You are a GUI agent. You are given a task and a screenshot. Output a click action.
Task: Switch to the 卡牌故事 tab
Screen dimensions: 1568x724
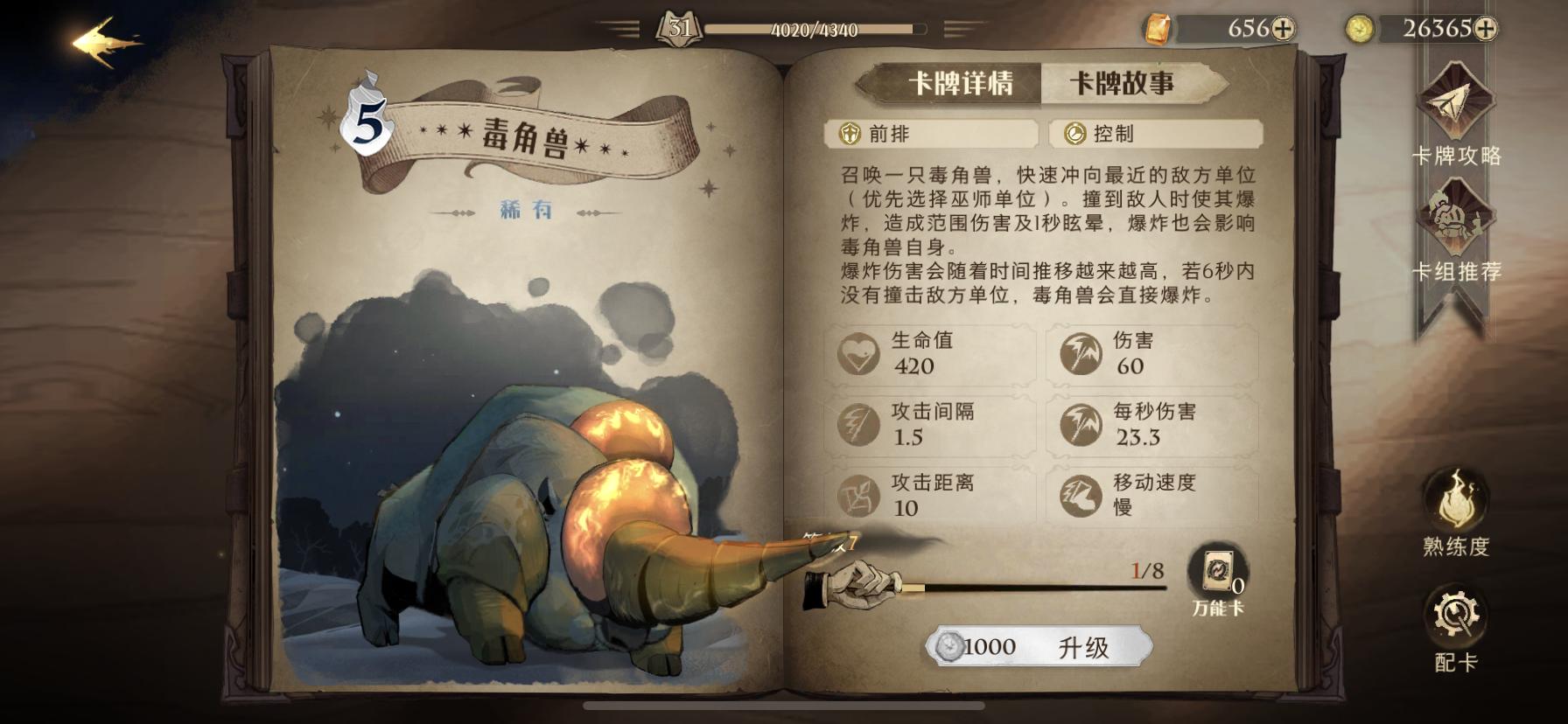(1126, 82)
